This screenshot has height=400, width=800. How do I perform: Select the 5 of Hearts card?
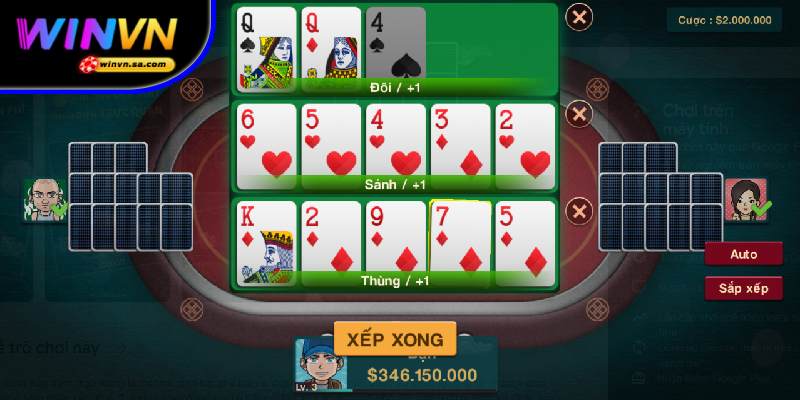(x=331, y=140)
